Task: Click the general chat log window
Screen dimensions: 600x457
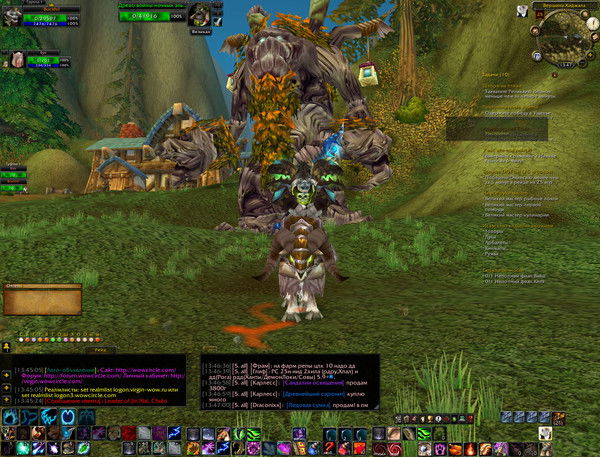Action: [x=97, y=379]
